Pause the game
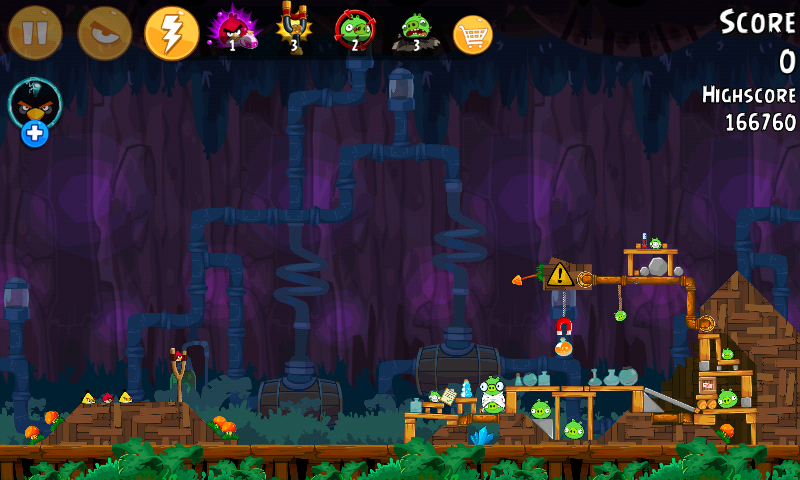 35,32
